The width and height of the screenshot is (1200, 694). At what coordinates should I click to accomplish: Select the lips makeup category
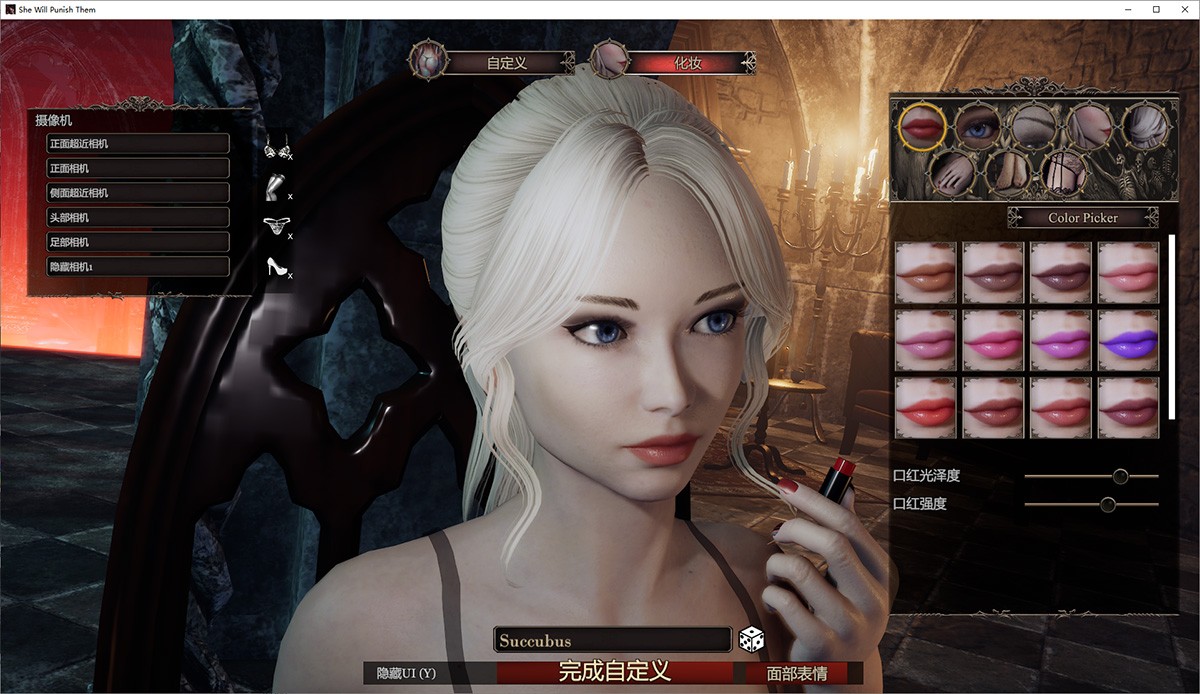coord(922,126)
